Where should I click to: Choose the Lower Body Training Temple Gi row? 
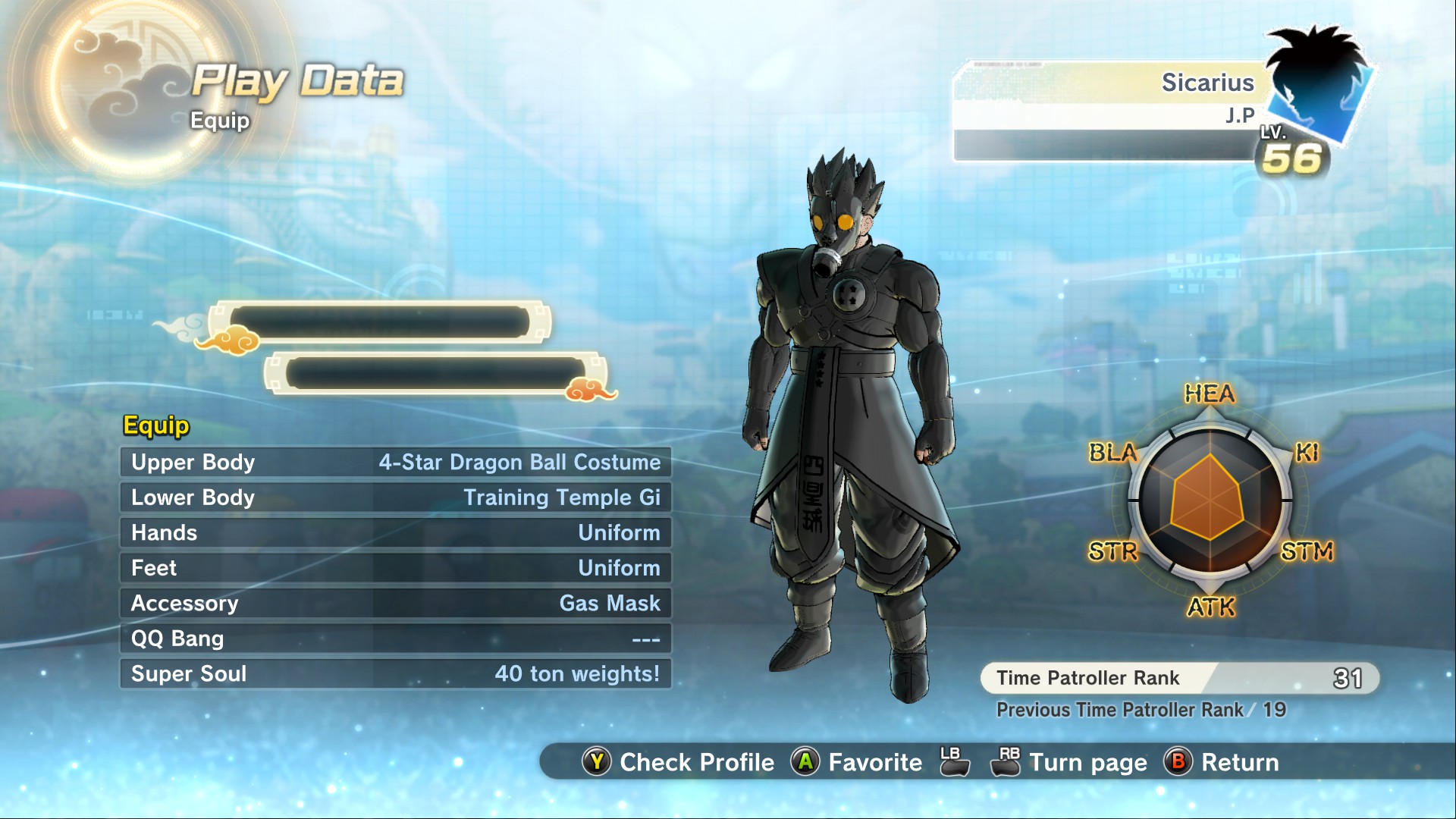pos(395,497)
